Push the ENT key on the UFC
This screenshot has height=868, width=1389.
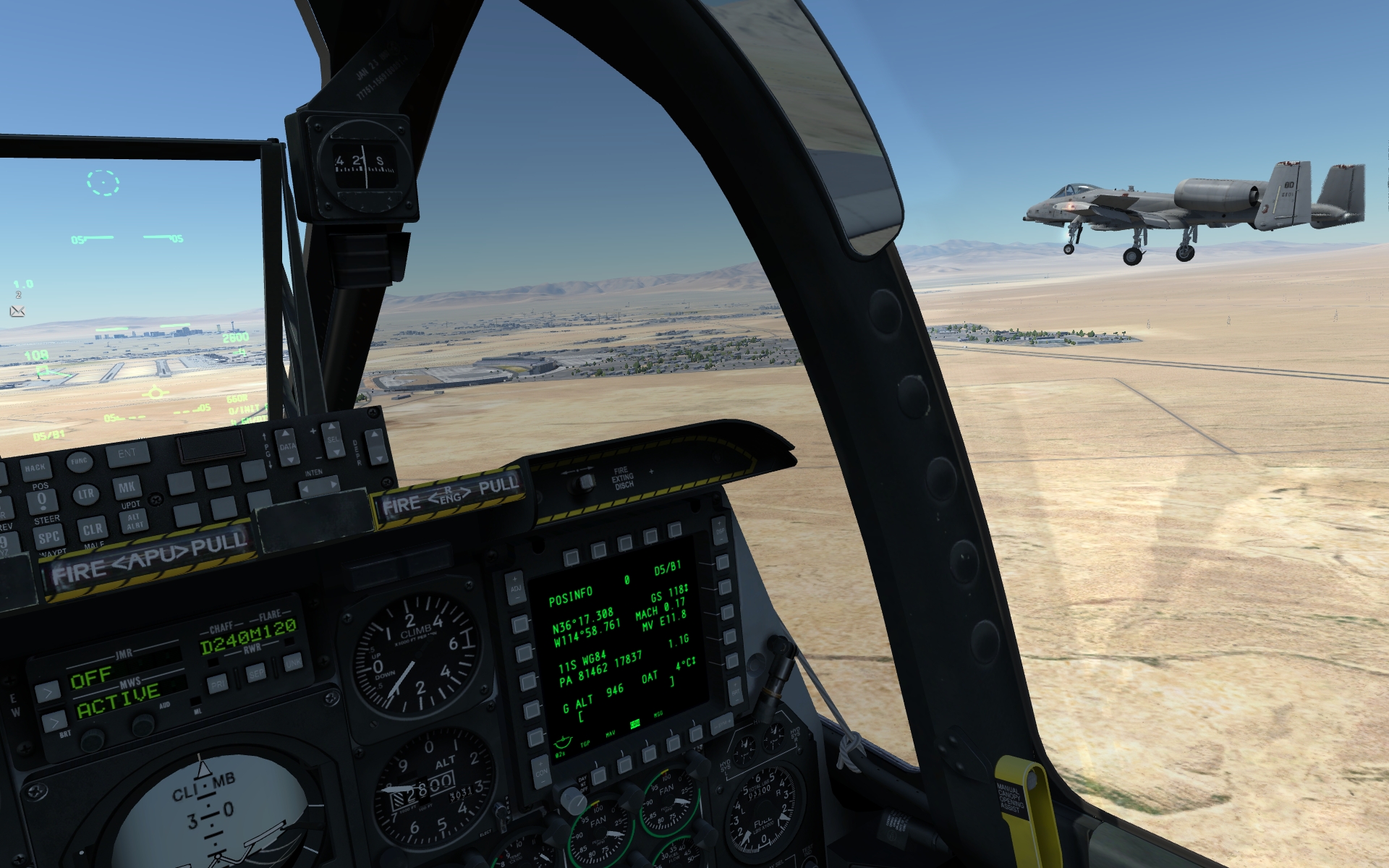(127, 454)
